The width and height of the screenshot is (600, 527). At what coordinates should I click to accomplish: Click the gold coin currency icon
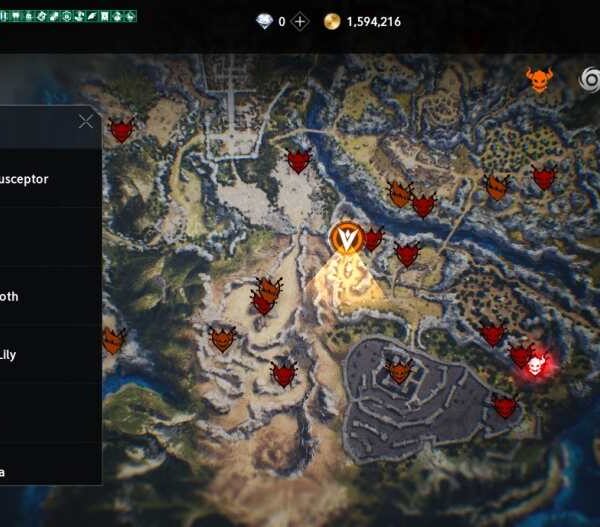[x=332, y=21]
